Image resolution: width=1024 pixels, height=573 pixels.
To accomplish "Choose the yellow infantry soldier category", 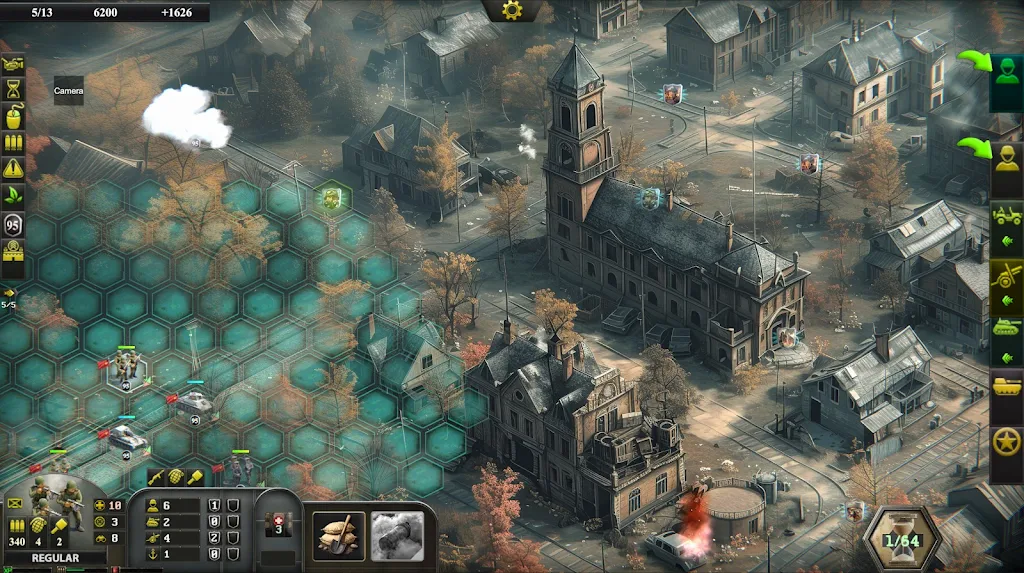I will tap(1006, 157).
